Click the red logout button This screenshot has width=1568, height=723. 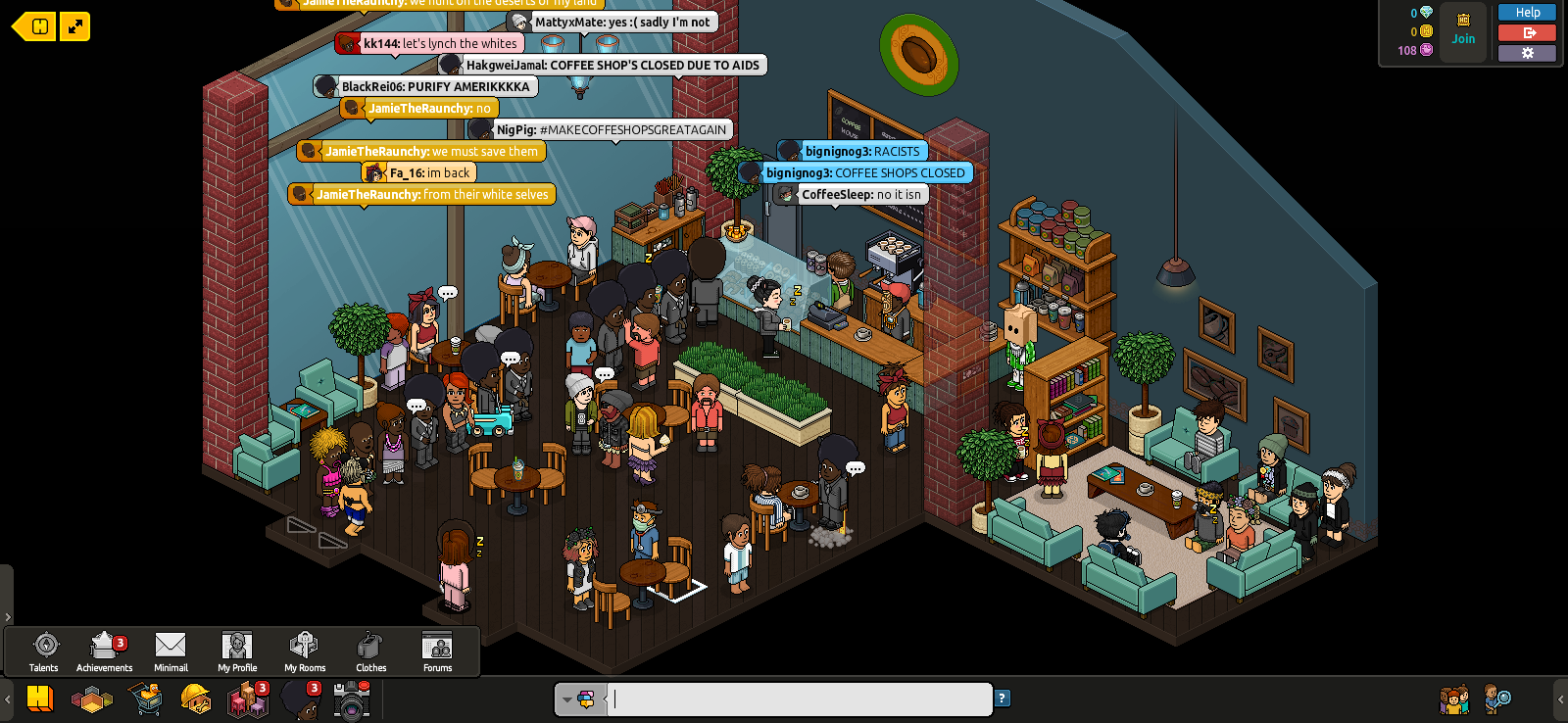click(1527, 32)
